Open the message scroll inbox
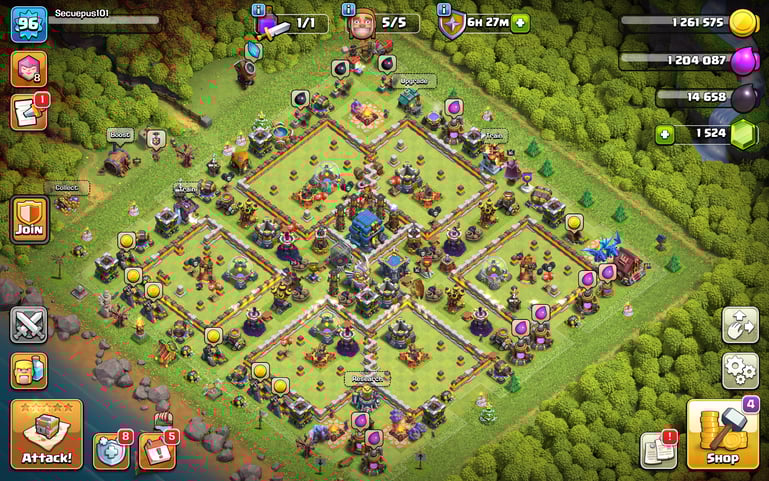Screen dimensions: 769x481 [x=29, y=112]
